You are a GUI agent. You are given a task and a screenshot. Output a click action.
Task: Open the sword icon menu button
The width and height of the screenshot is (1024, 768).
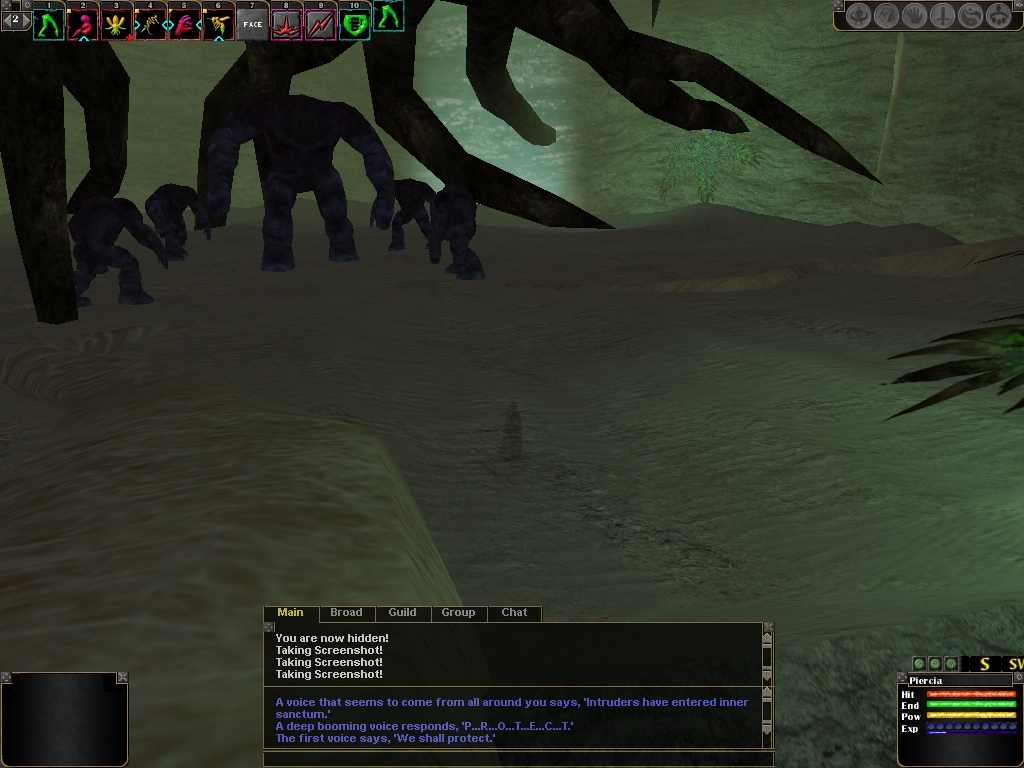(942, 16)
